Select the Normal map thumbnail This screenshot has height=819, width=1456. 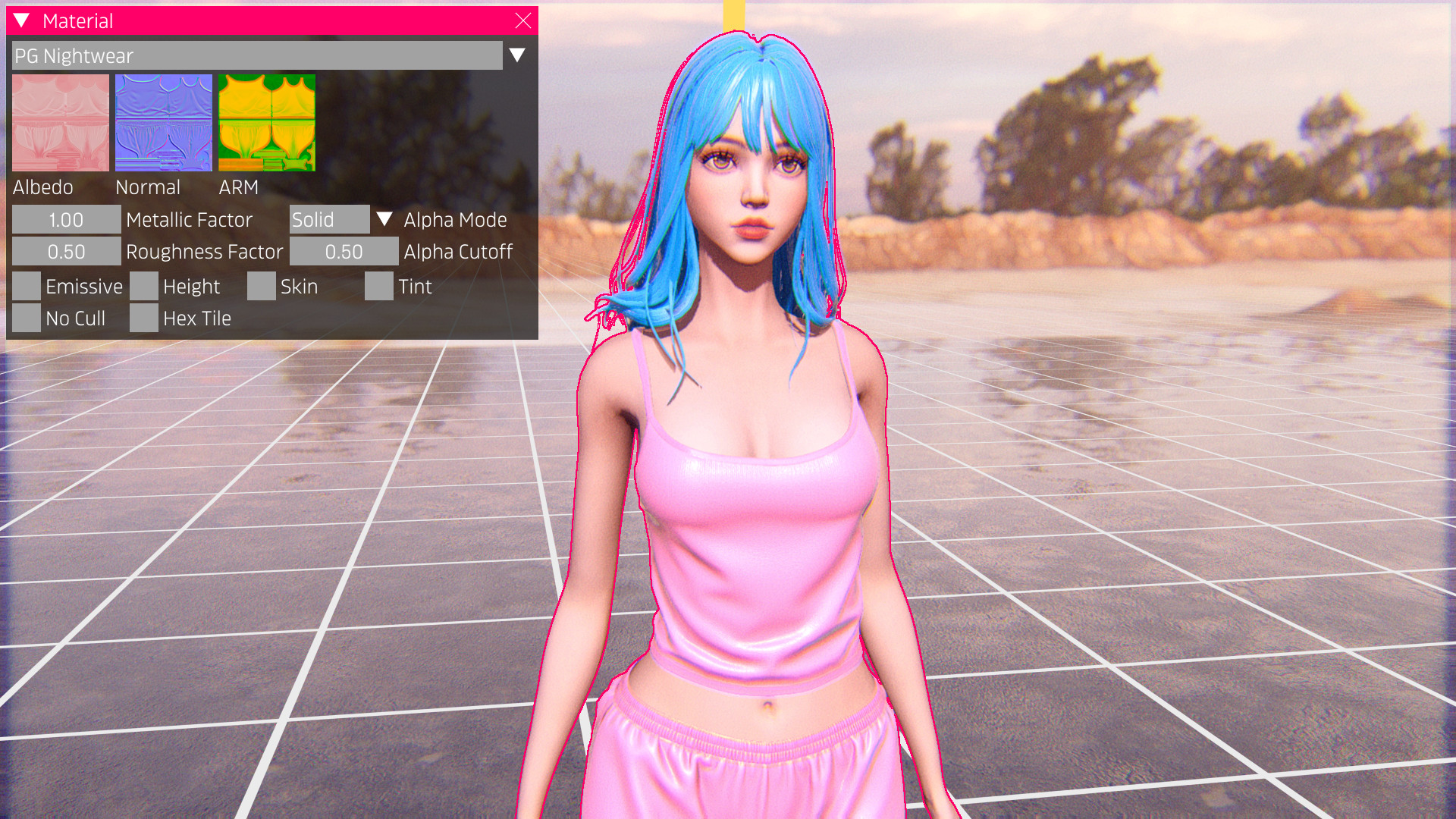[164, 123]
